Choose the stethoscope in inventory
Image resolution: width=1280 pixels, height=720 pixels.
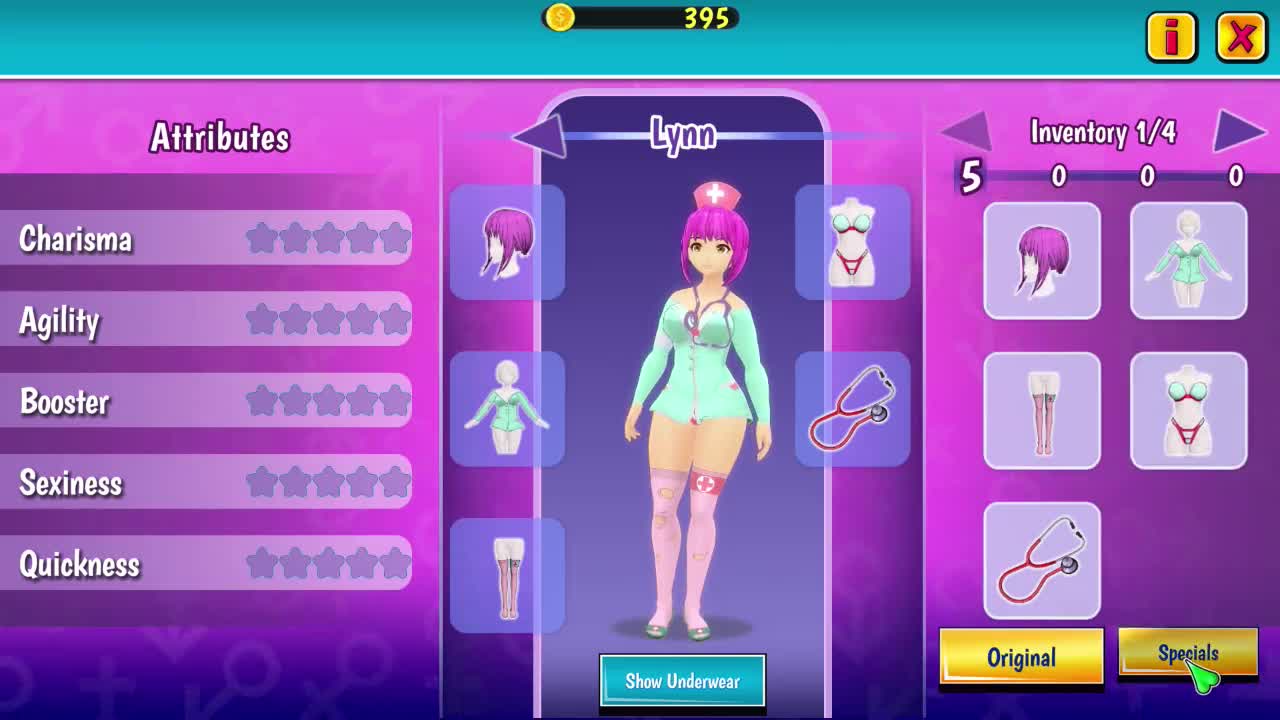pyautogui.click(x=1042, y=561)
